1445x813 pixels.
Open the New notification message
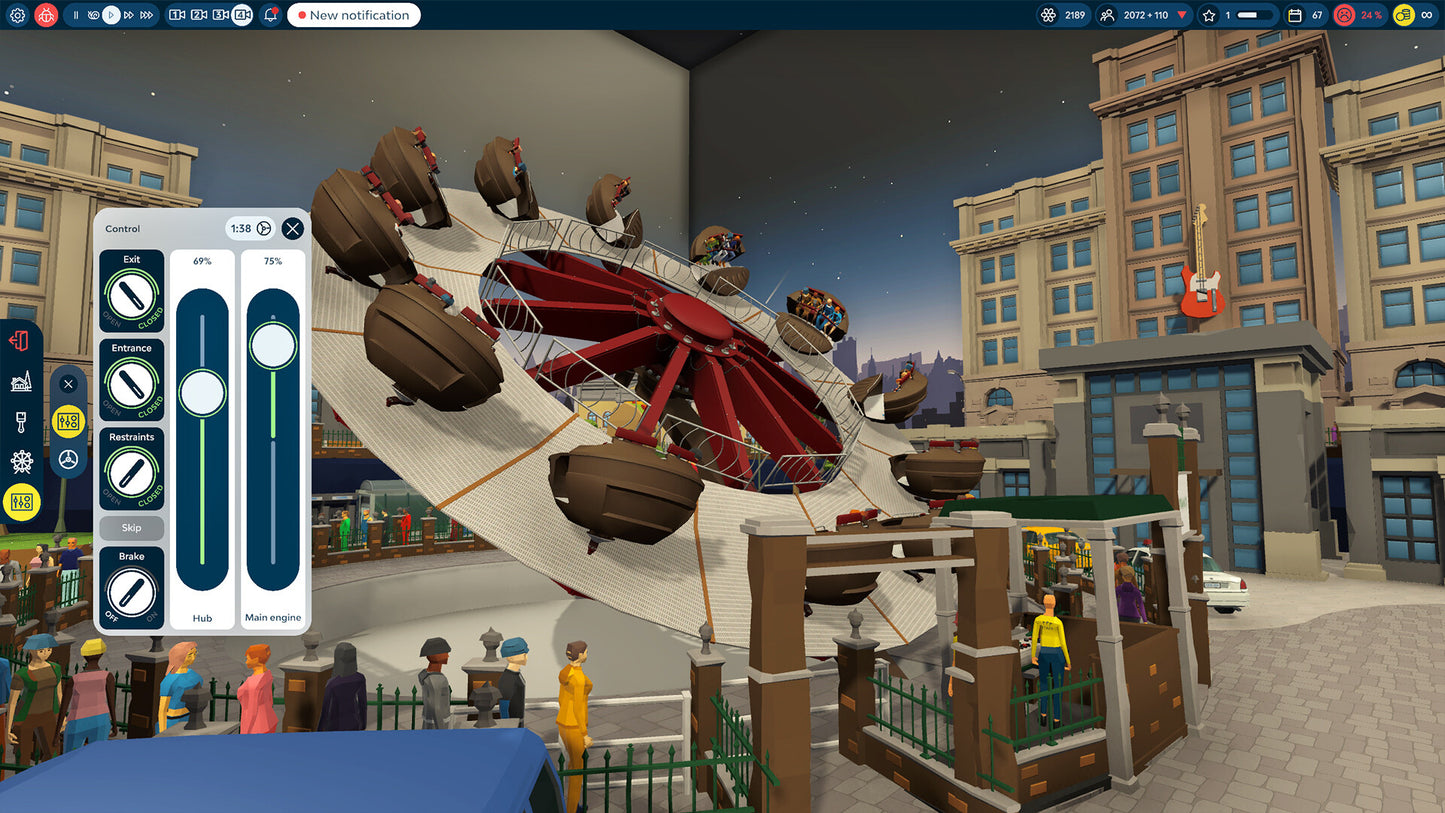tap(353, 15)
